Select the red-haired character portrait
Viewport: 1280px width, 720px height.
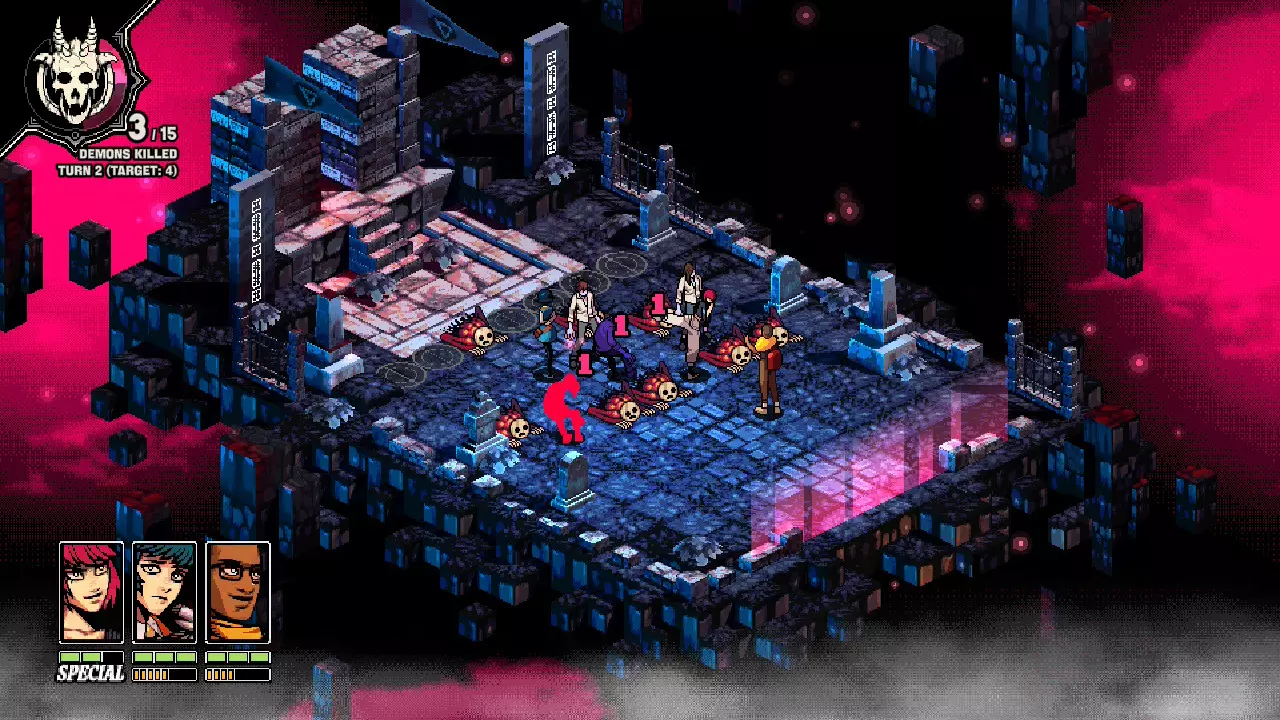(x=91, y=592)
